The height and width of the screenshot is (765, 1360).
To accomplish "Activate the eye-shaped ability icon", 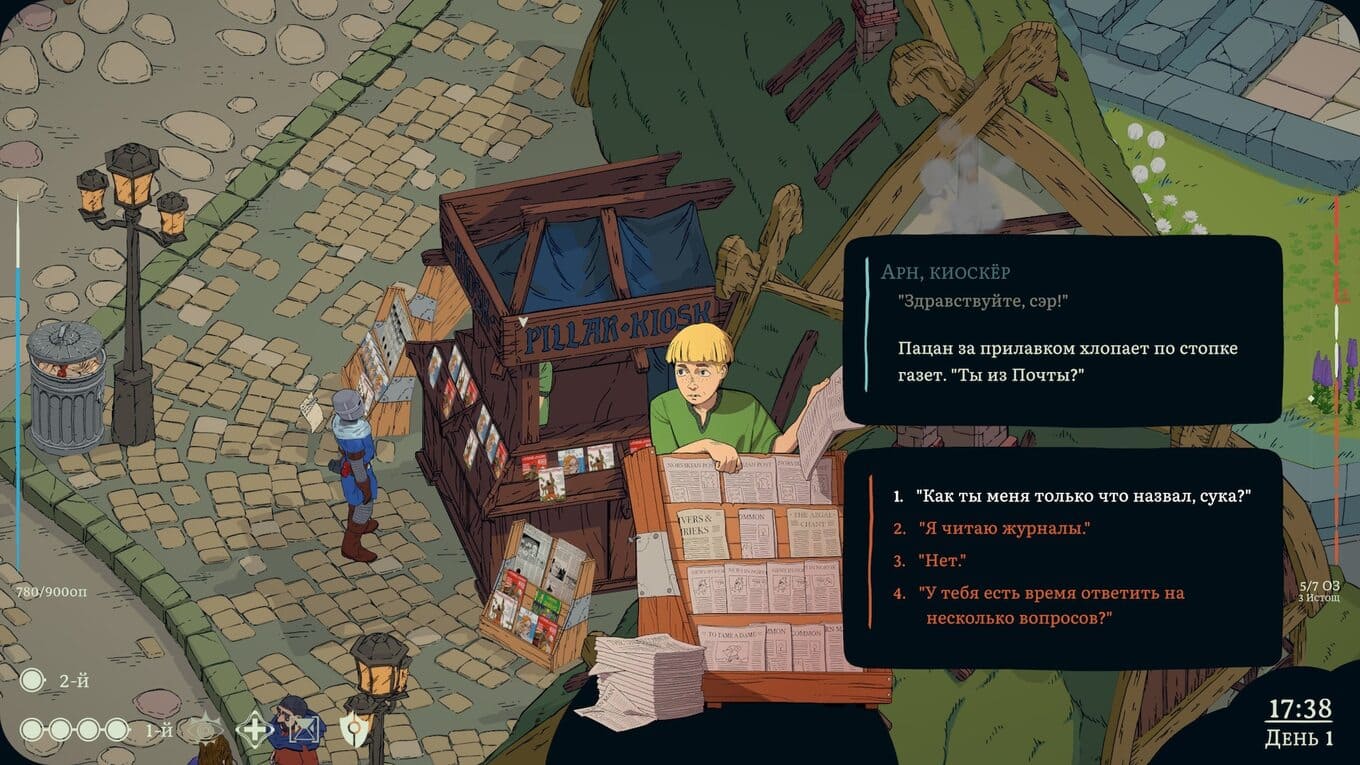I will coord(206,730).
